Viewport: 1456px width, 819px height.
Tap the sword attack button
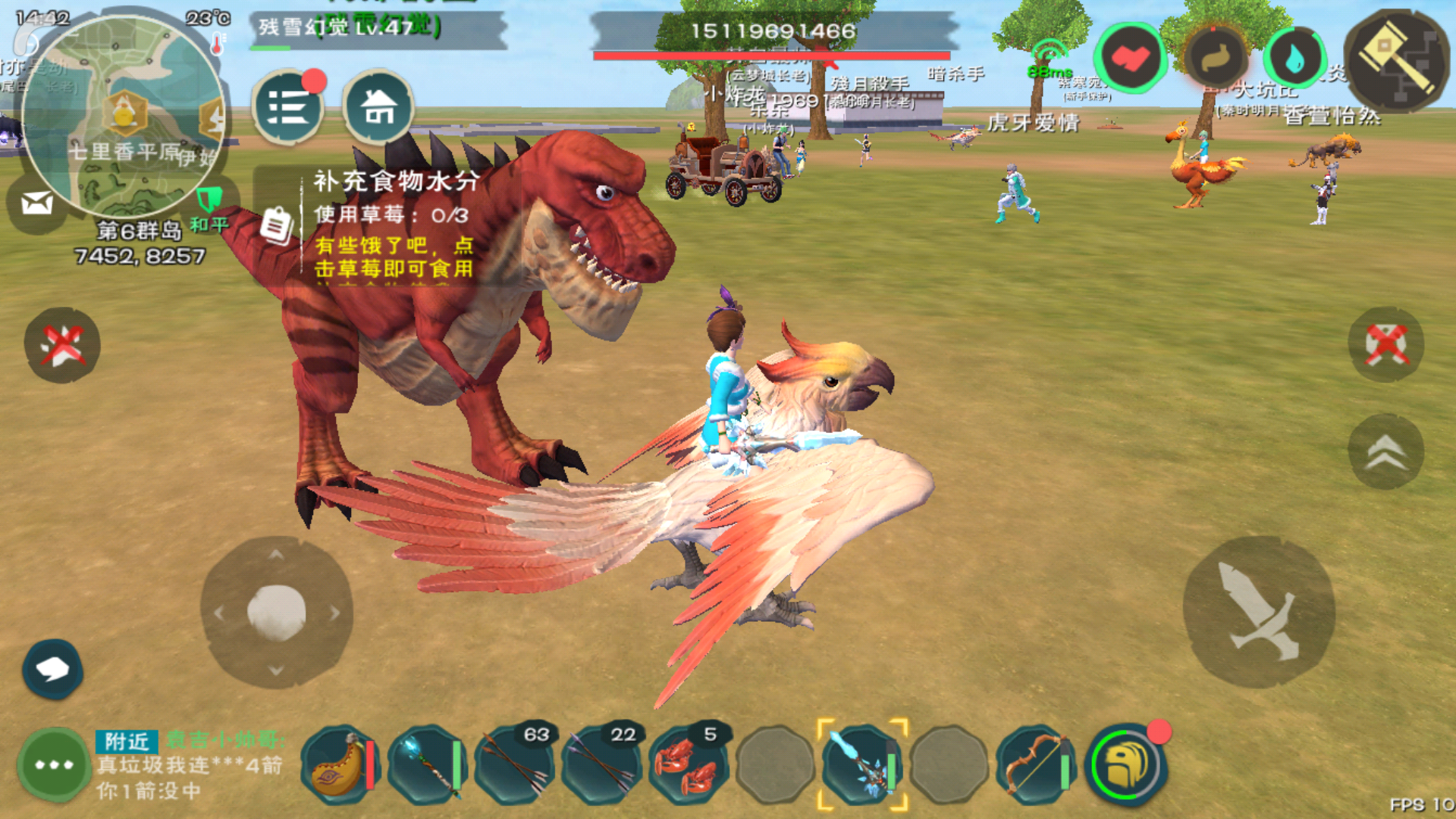pos(1259,612)
